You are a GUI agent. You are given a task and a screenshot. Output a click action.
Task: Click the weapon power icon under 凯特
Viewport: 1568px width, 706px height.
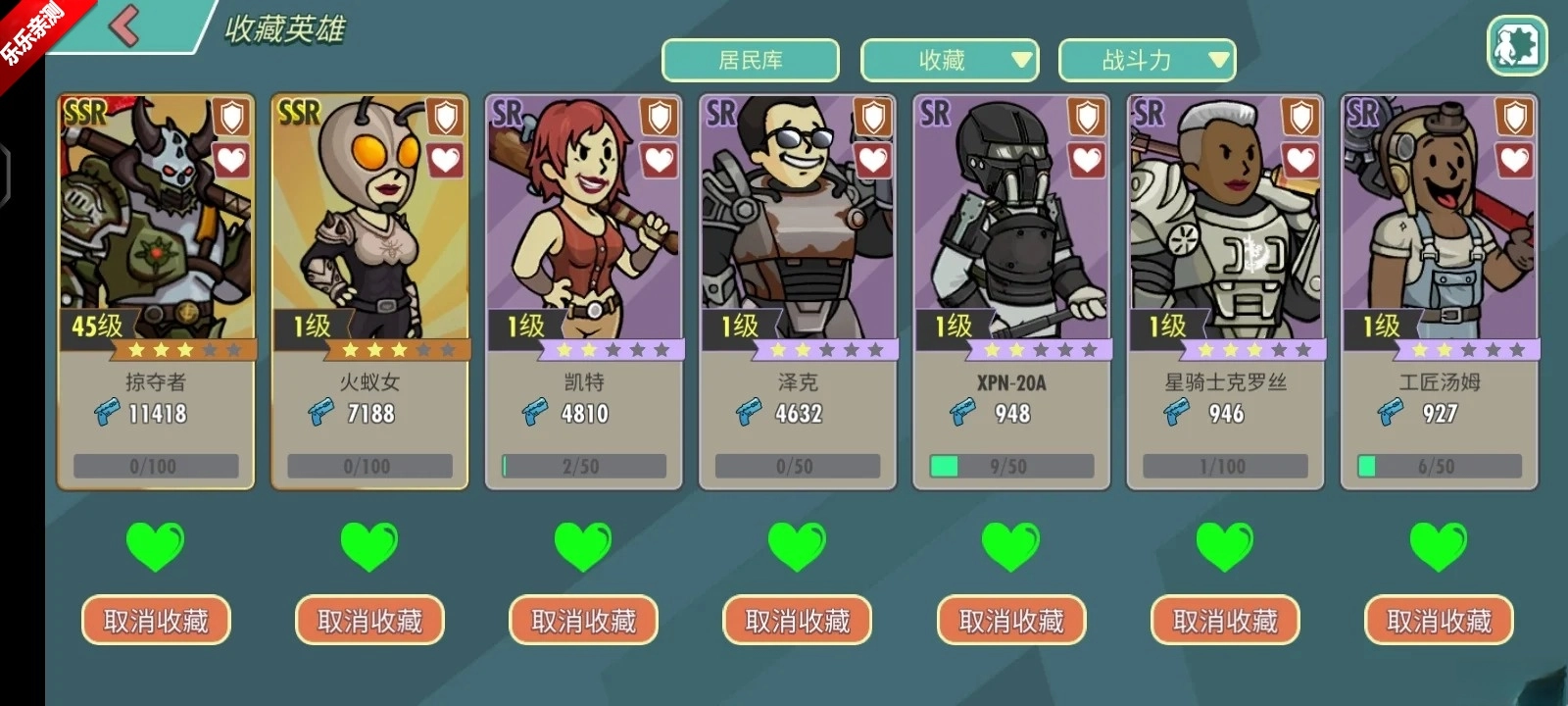click(534, 413)
